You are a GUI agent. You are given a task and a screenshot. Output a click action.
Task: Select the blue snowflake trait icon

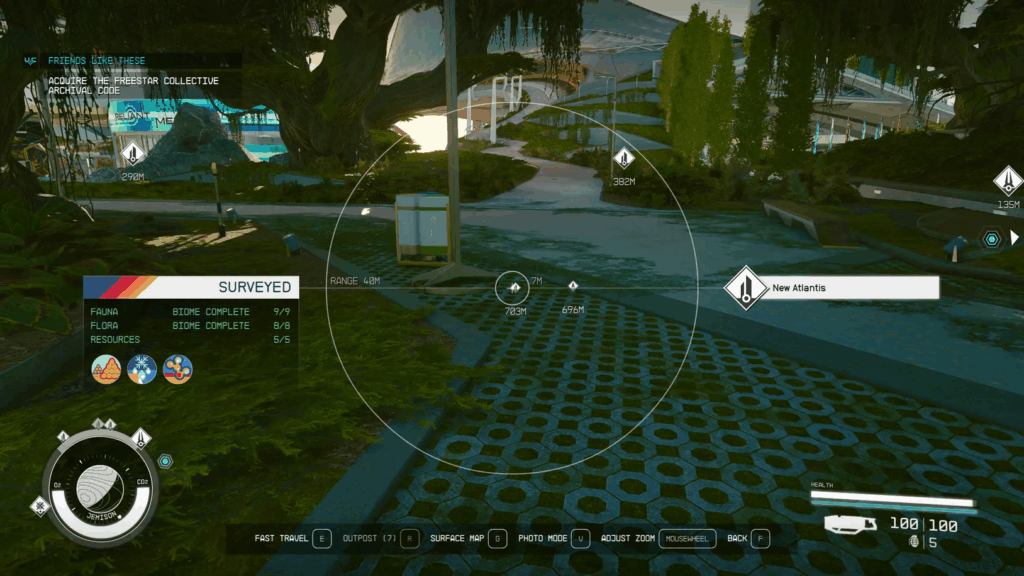[x=141, y=369]
